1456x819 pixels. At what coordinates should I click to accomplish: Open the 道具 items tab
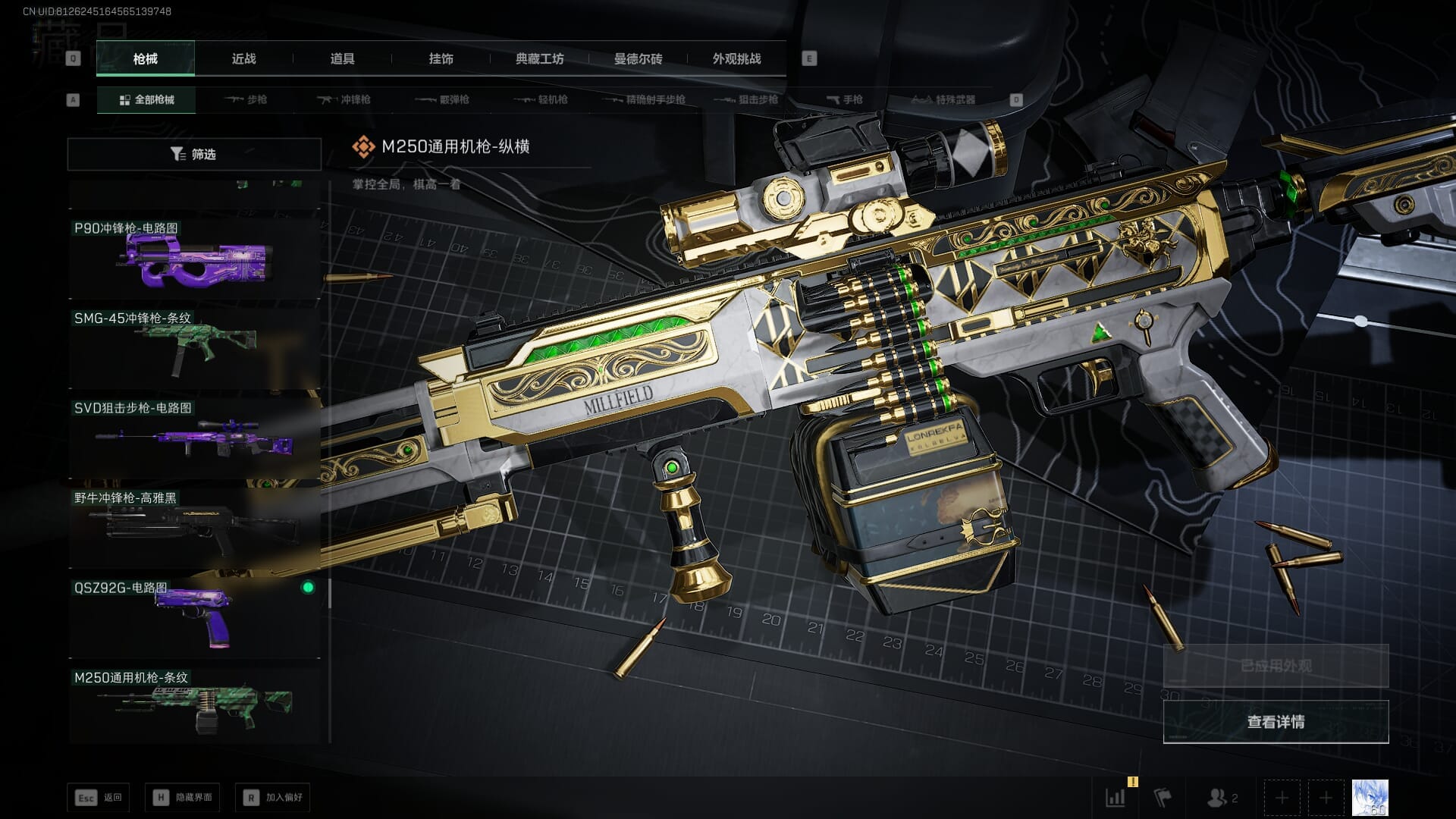tap(342, 58)
